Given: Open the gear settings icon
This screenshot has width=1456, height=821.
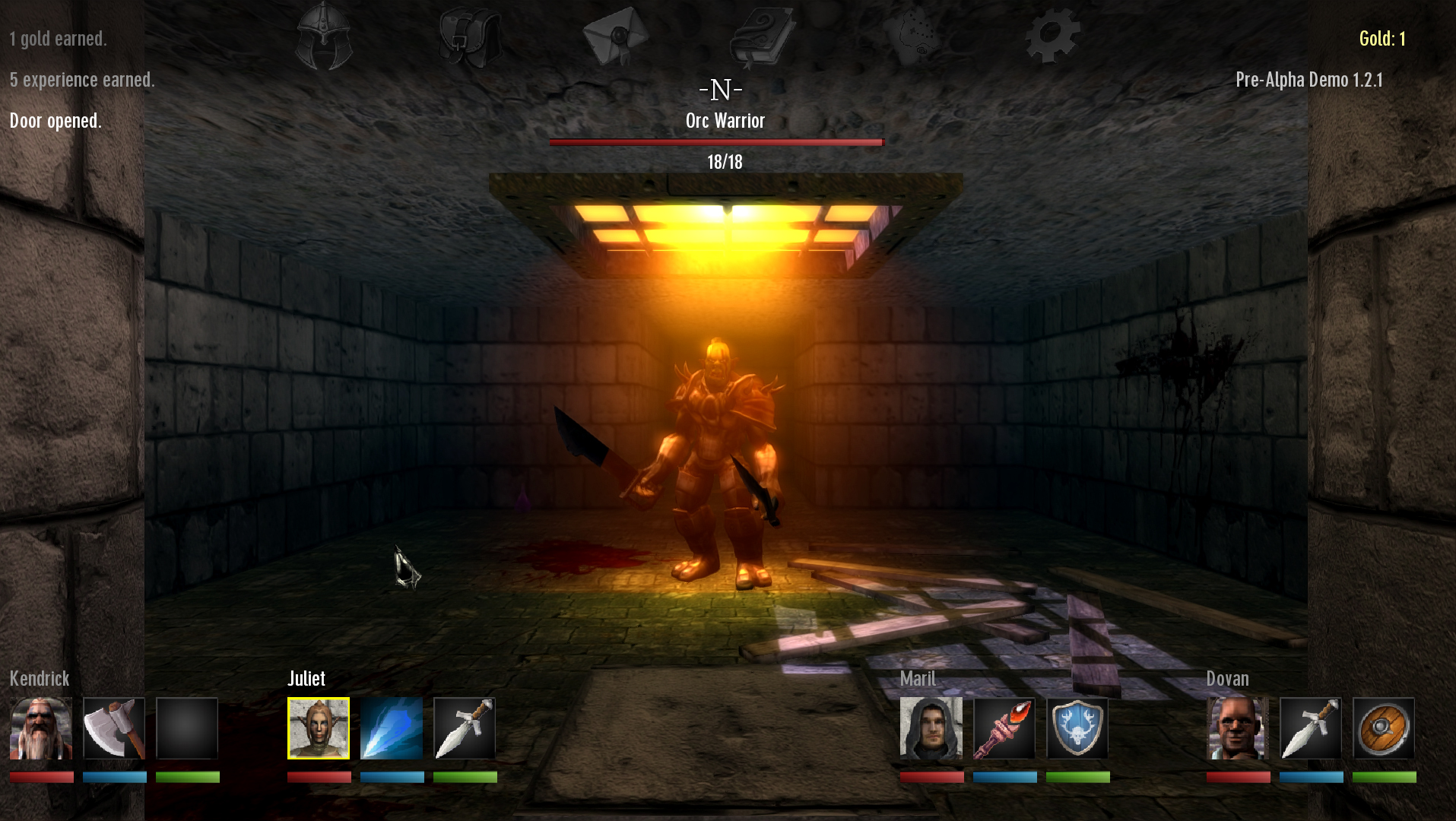Looking at the screenshot, I should [1053, 35].
